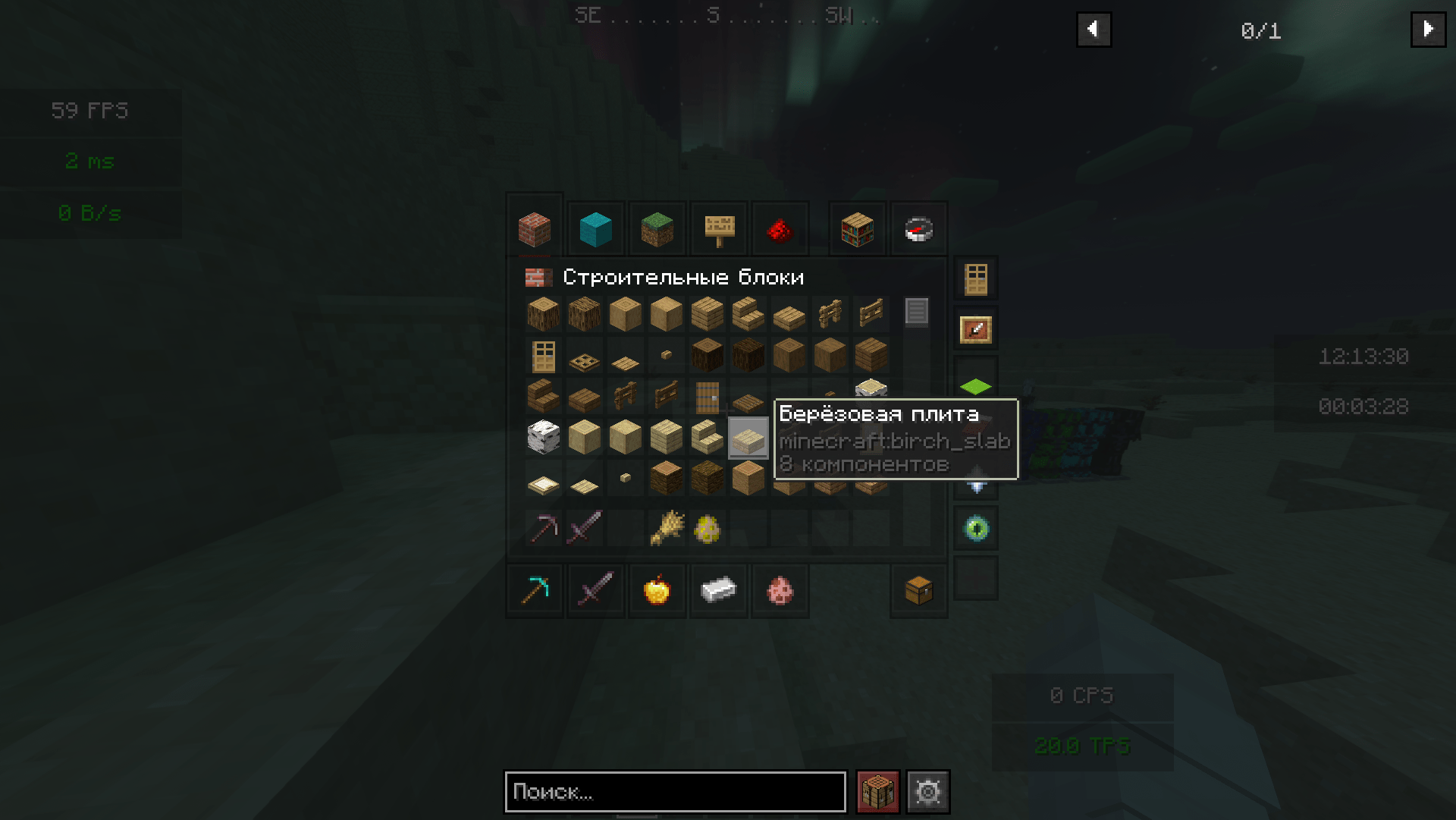The image size is (1456, 820).
Task: Click the next page arrow at top right
Action: tap(1429, 29)
